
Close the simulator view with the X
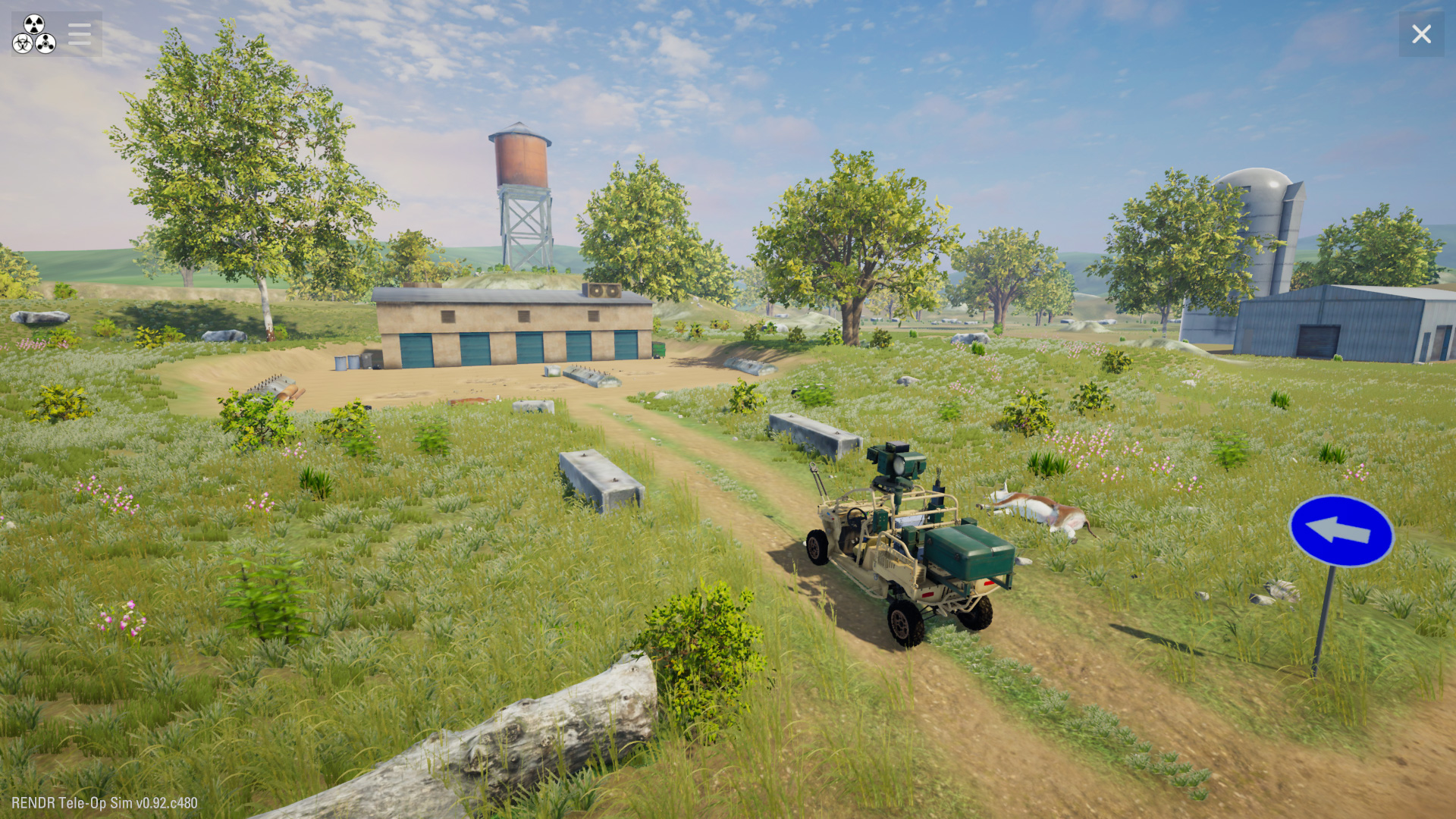[x=1421, y=34]
